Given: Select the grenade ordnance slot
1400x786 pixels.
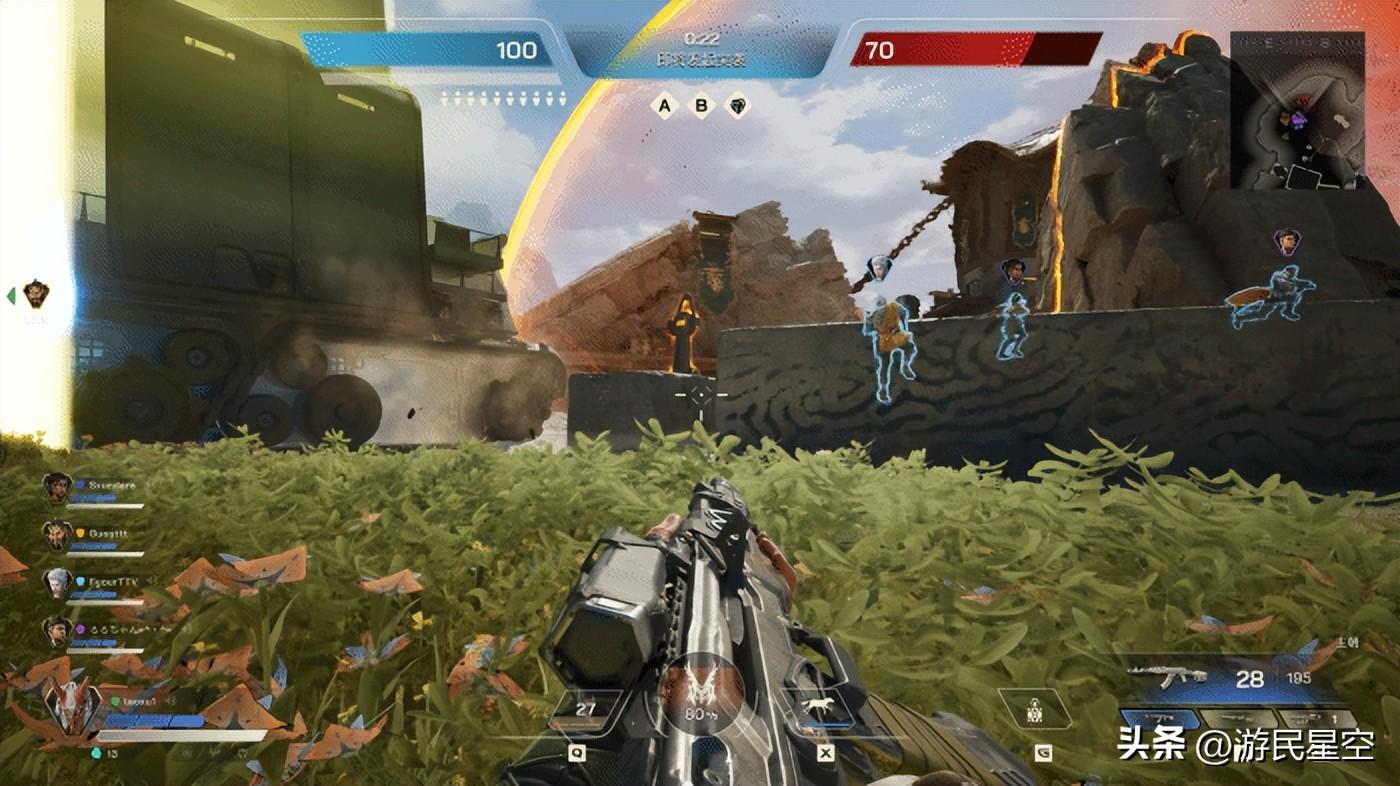Looking at the screenshot, I should tap(1034, 708).
